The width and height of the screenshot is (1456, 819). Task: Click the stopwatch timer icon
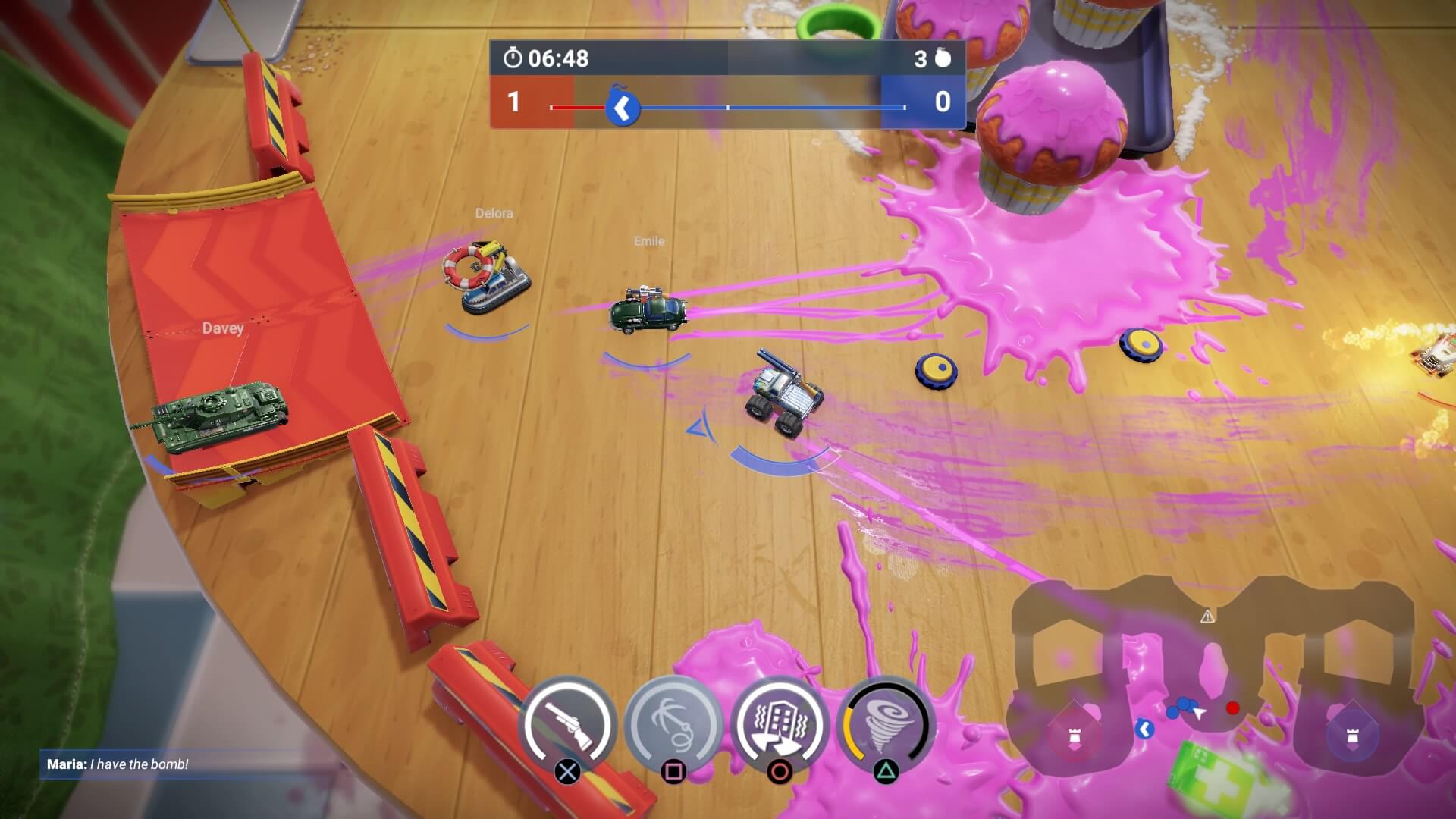514,58
